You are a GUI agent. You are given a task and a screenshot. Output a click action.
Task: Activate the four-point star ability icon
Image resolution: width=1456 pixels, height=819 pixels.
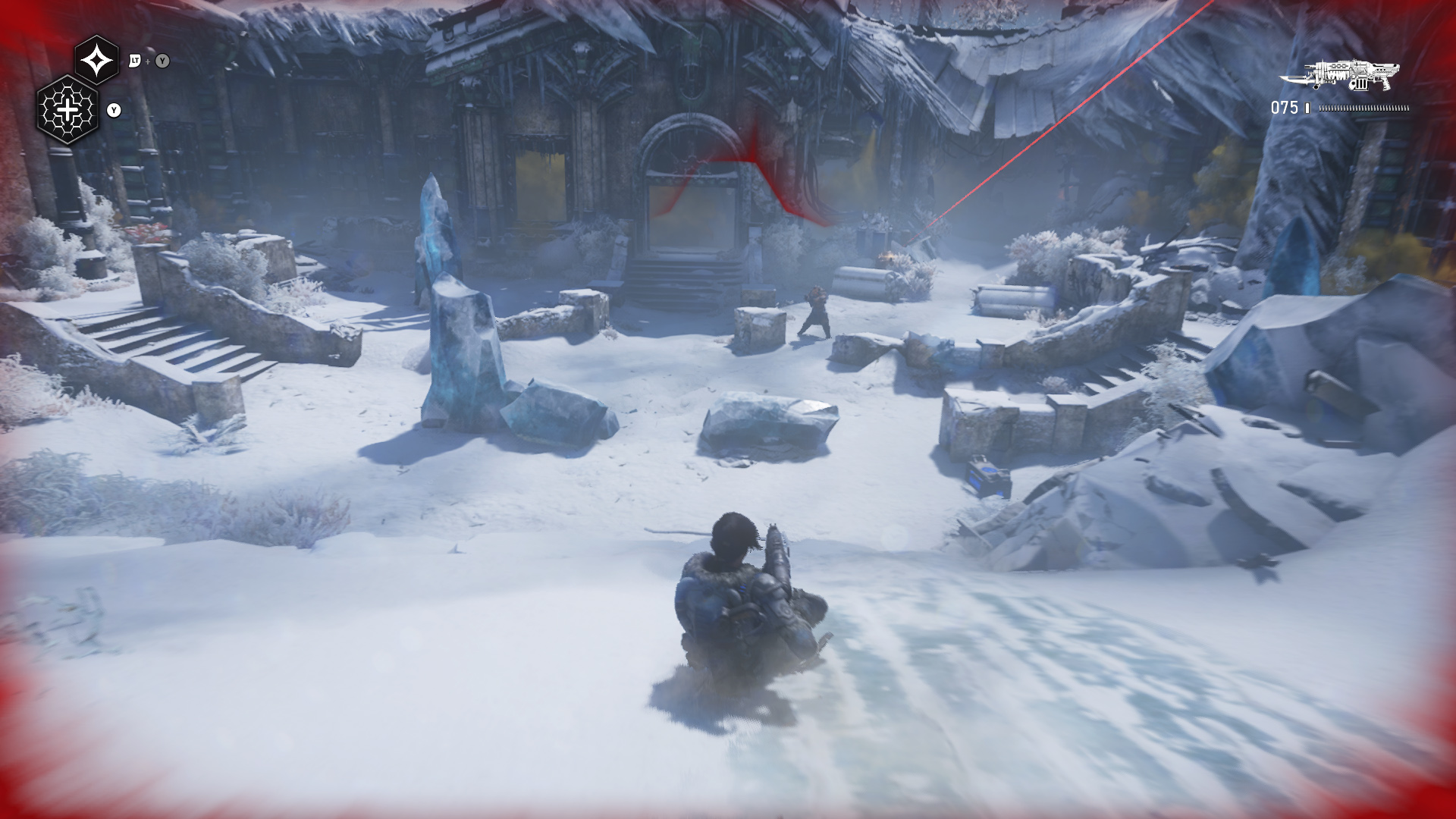coord(97,60)
